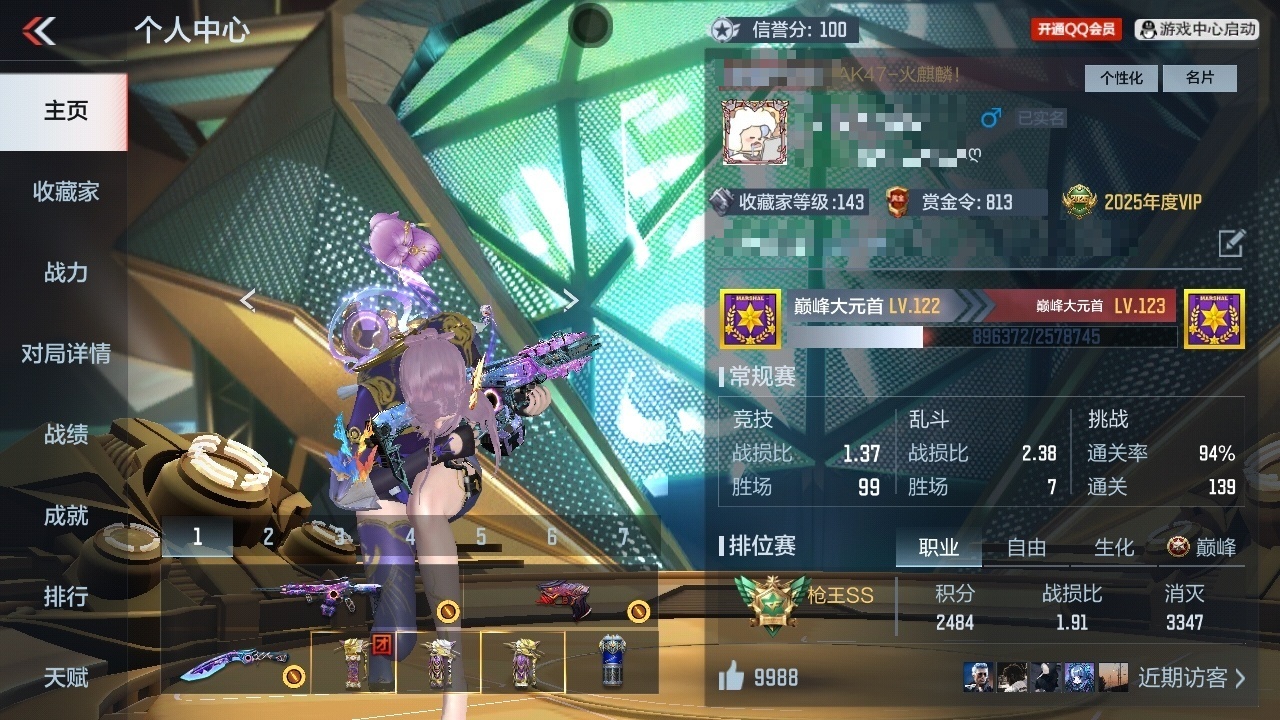1280x720 pixels.
Task: Edit the profile signature pencil icon
Action: click(x=1231, y=243)
